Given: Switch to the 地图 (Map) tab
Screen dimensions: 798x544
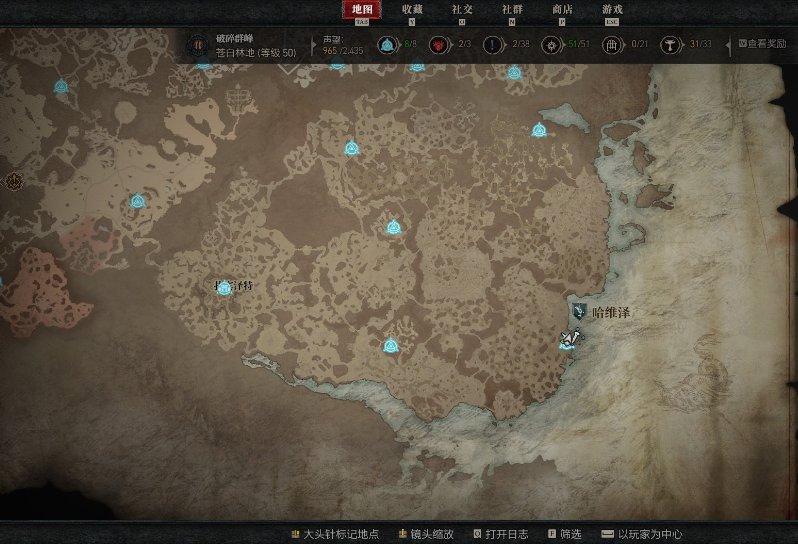Looking at the screenshot, I should click(x=361, y=10).
